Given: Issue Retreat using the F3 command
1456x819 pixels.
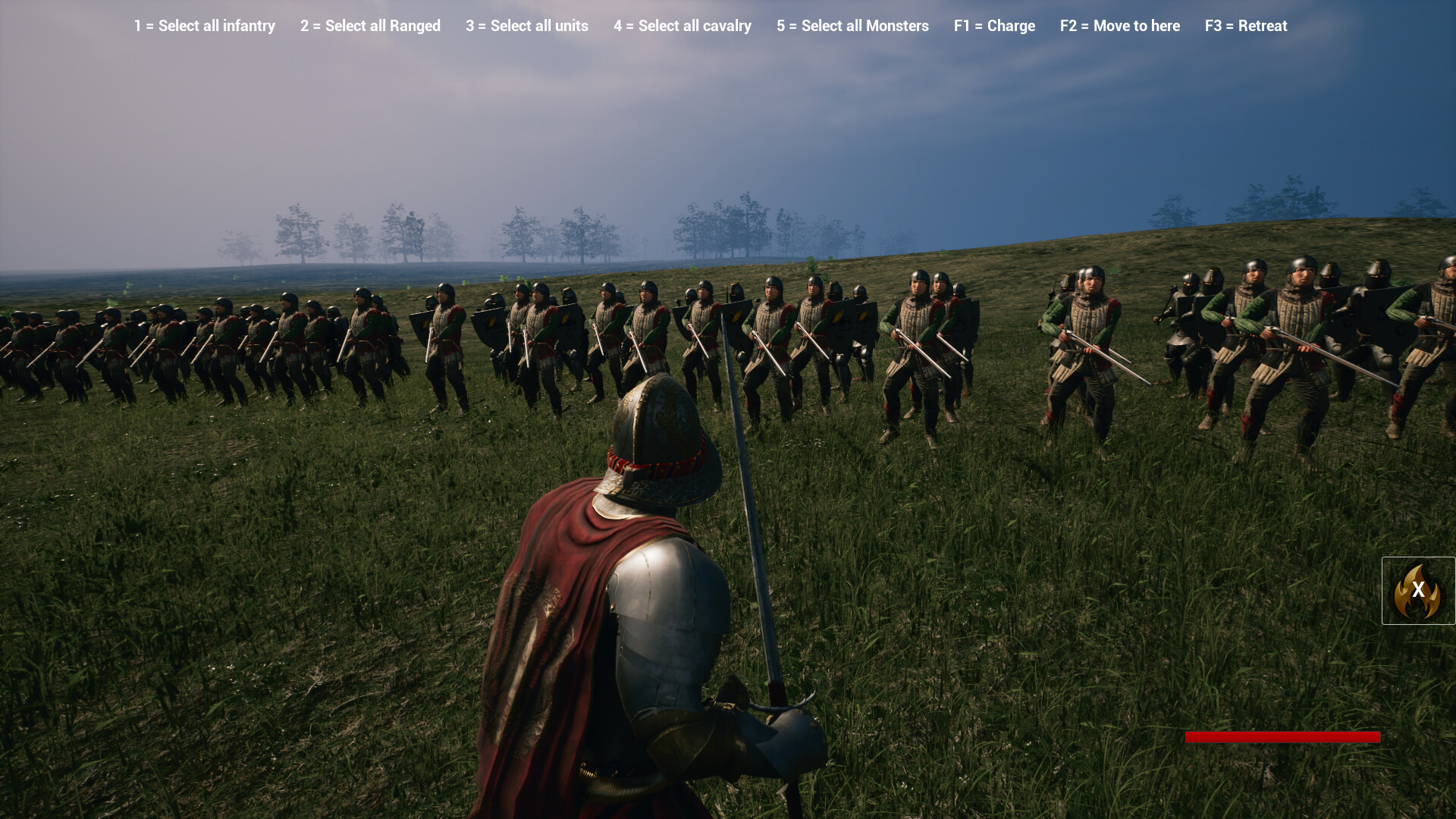Looking at the screenshot, I should coord(1245,26).
